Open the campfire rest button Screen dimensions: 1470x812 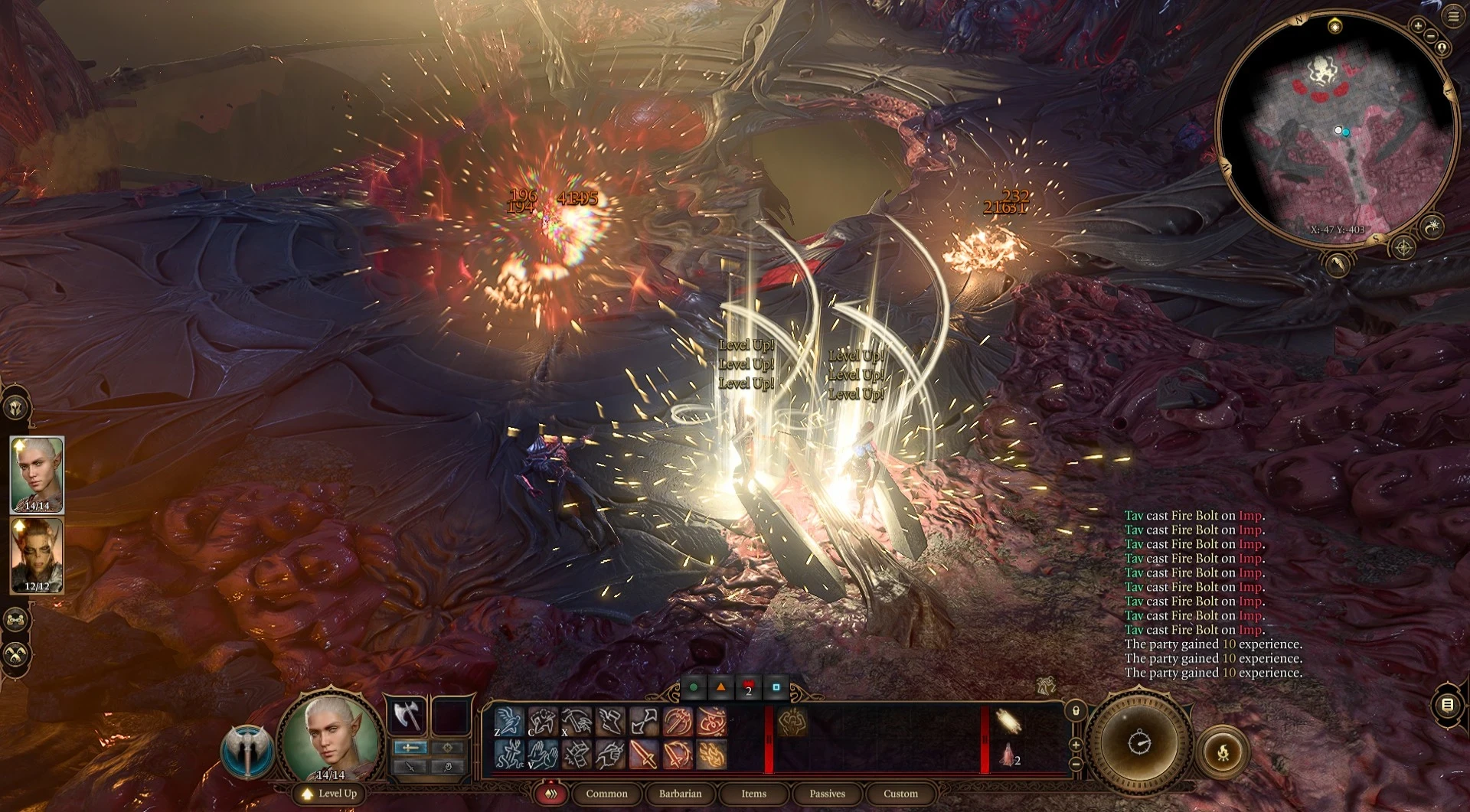click(1223, 752)
